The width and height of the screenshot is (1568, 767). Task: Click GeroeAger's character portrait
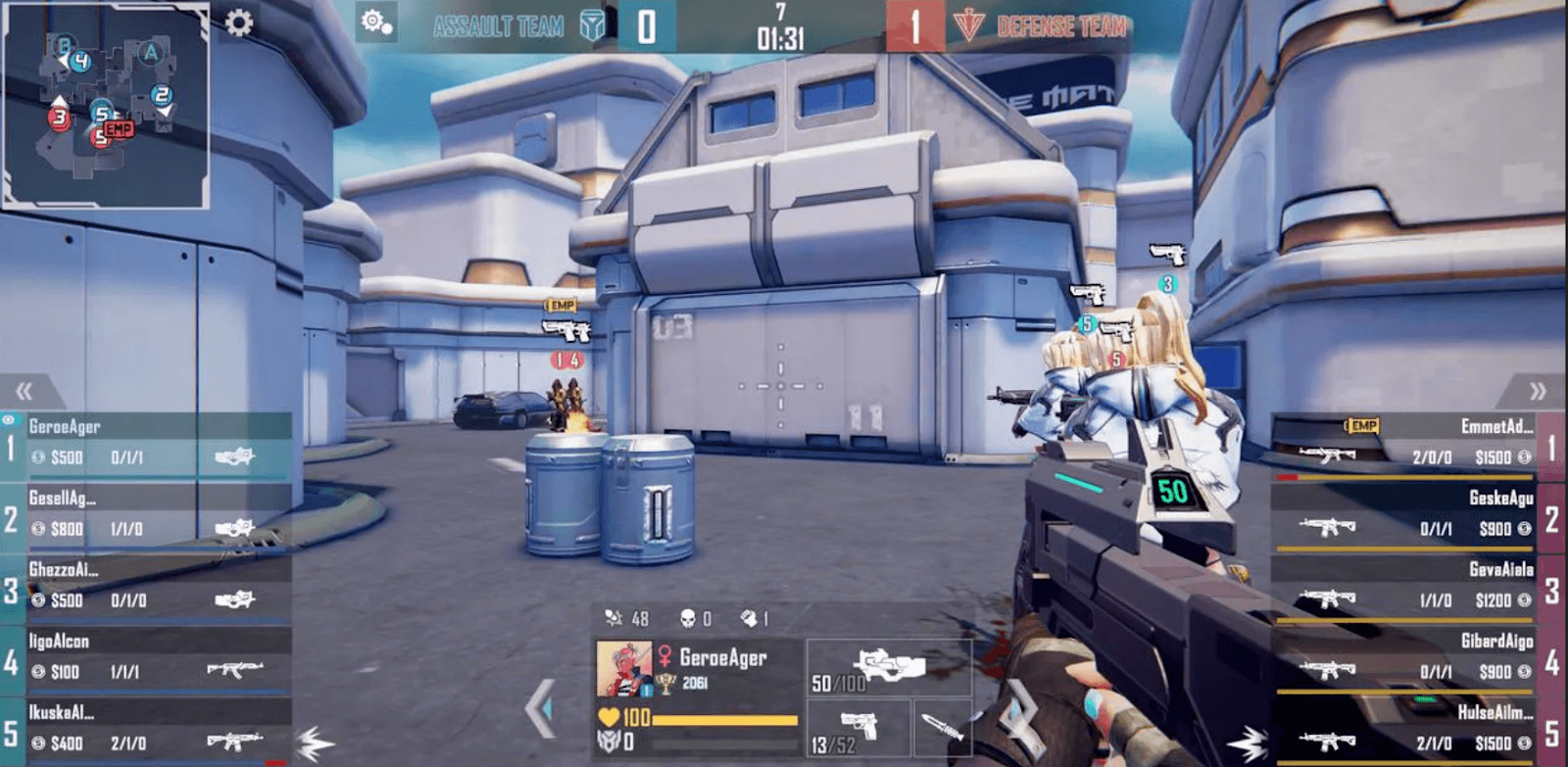623,669
